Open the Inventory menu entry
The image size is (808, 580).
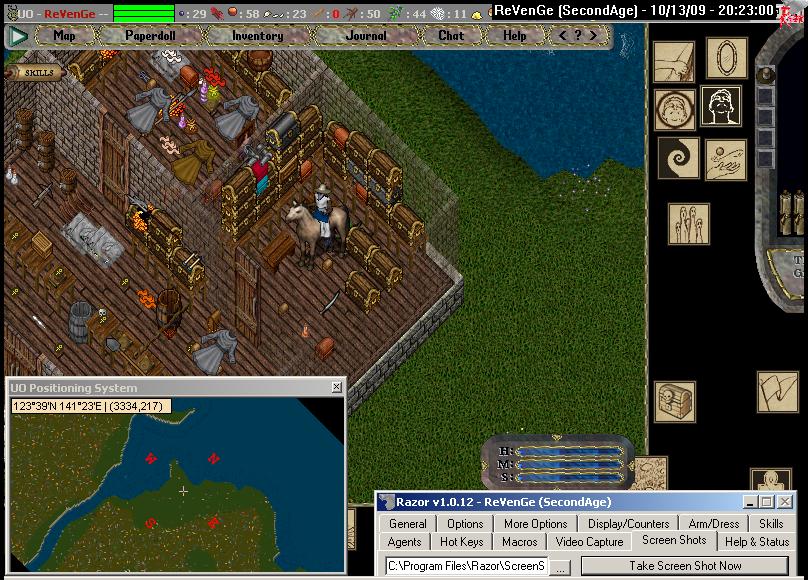click(x=257, y=35)
